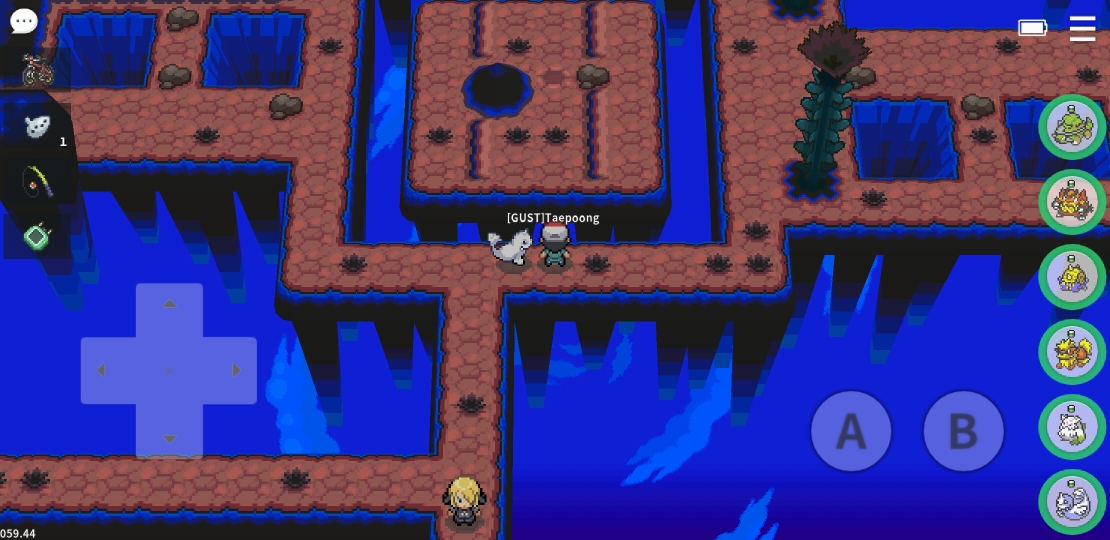
Task: Tap the D-pad down arrow
Action: (x=169, y=438)
